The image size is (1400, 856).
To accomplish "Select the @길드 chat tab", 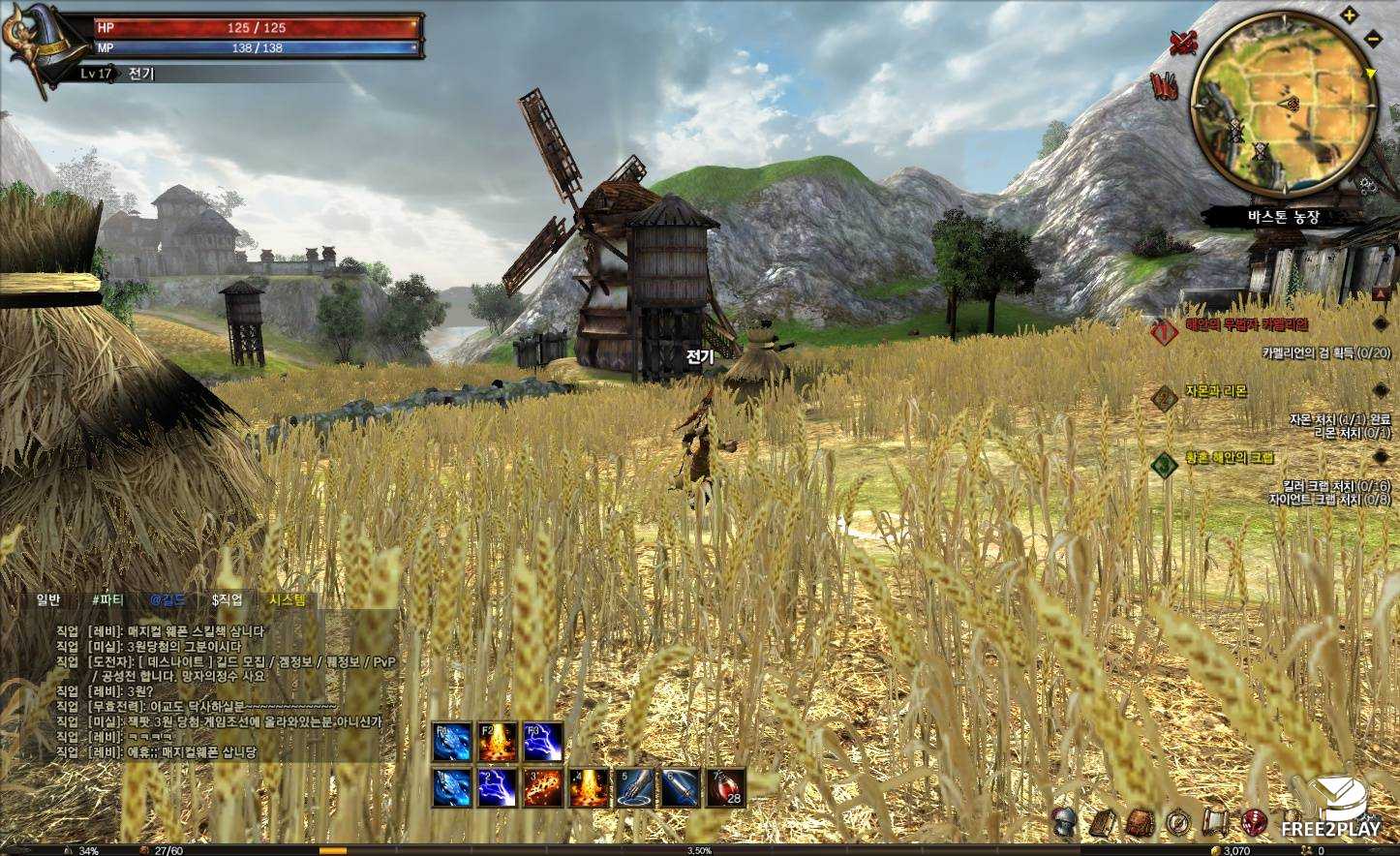I will (x=167, y=599).
